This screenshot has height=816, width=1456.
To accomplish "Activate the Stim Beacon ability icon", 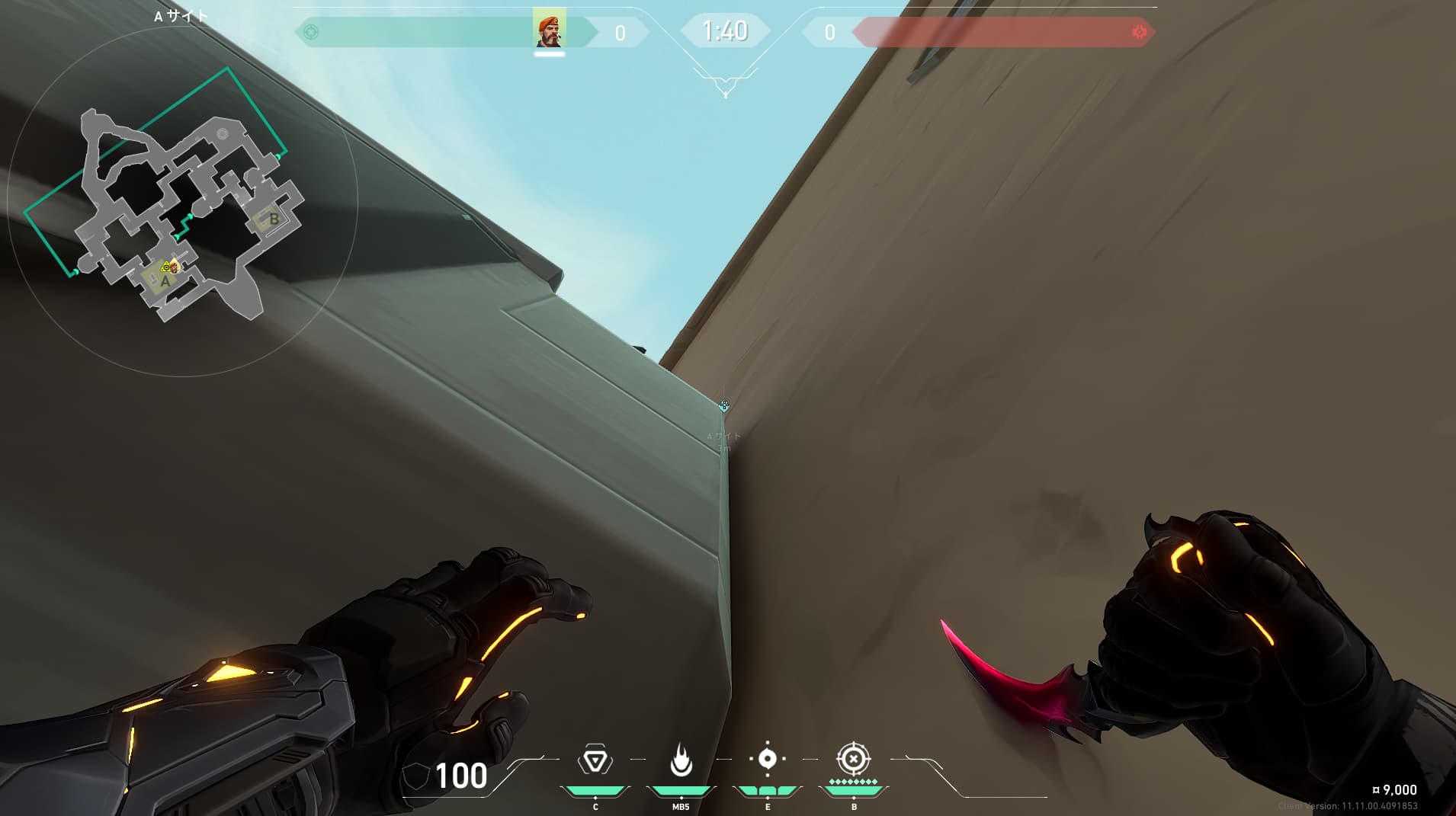I will click(x=595, y=760).
